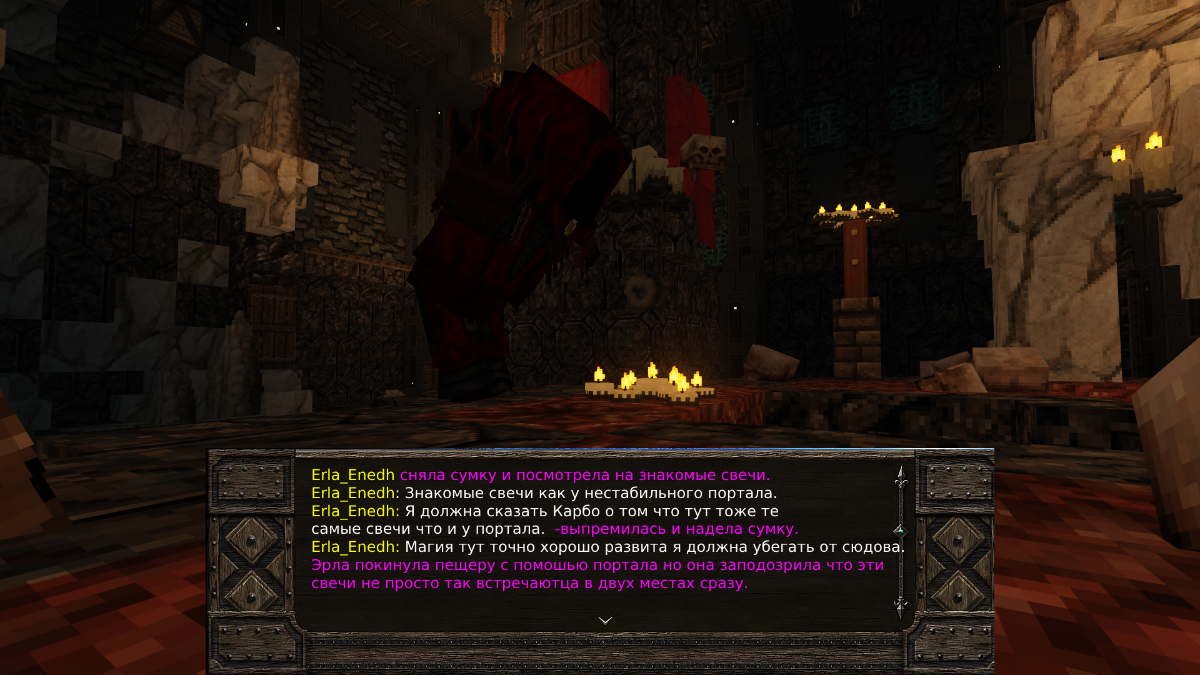Click the down chevron below the chat text

pos(604,620)
